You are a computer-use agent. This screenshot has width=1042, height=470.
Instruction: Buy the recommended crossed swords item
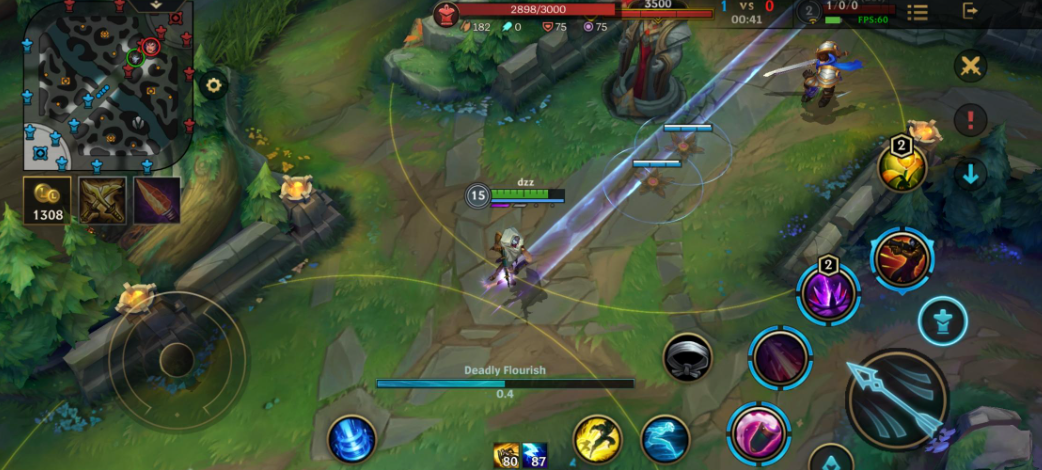(x=103, y=200)
